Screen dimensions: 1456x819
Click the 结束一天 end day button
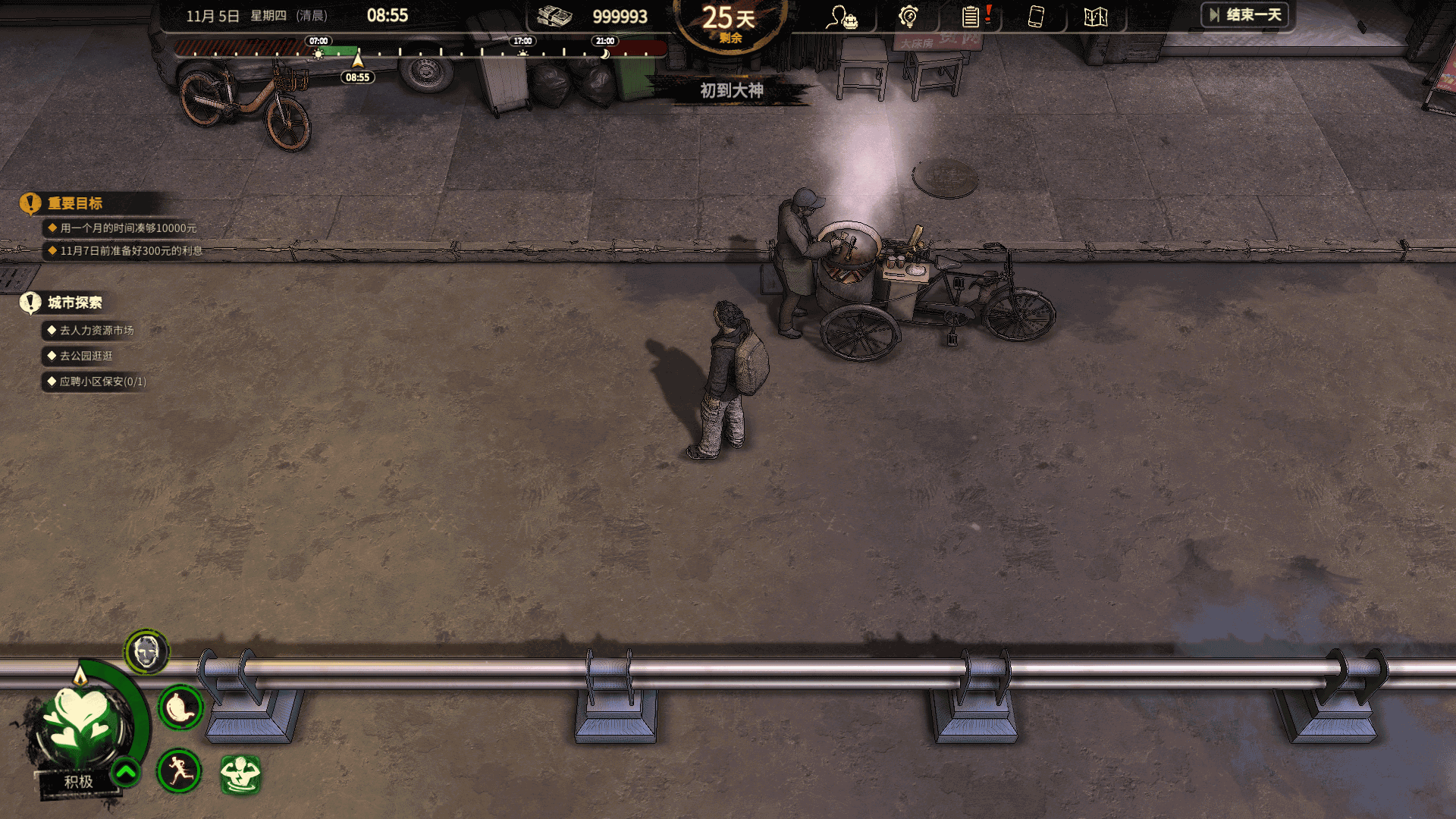pos(1245,15)
